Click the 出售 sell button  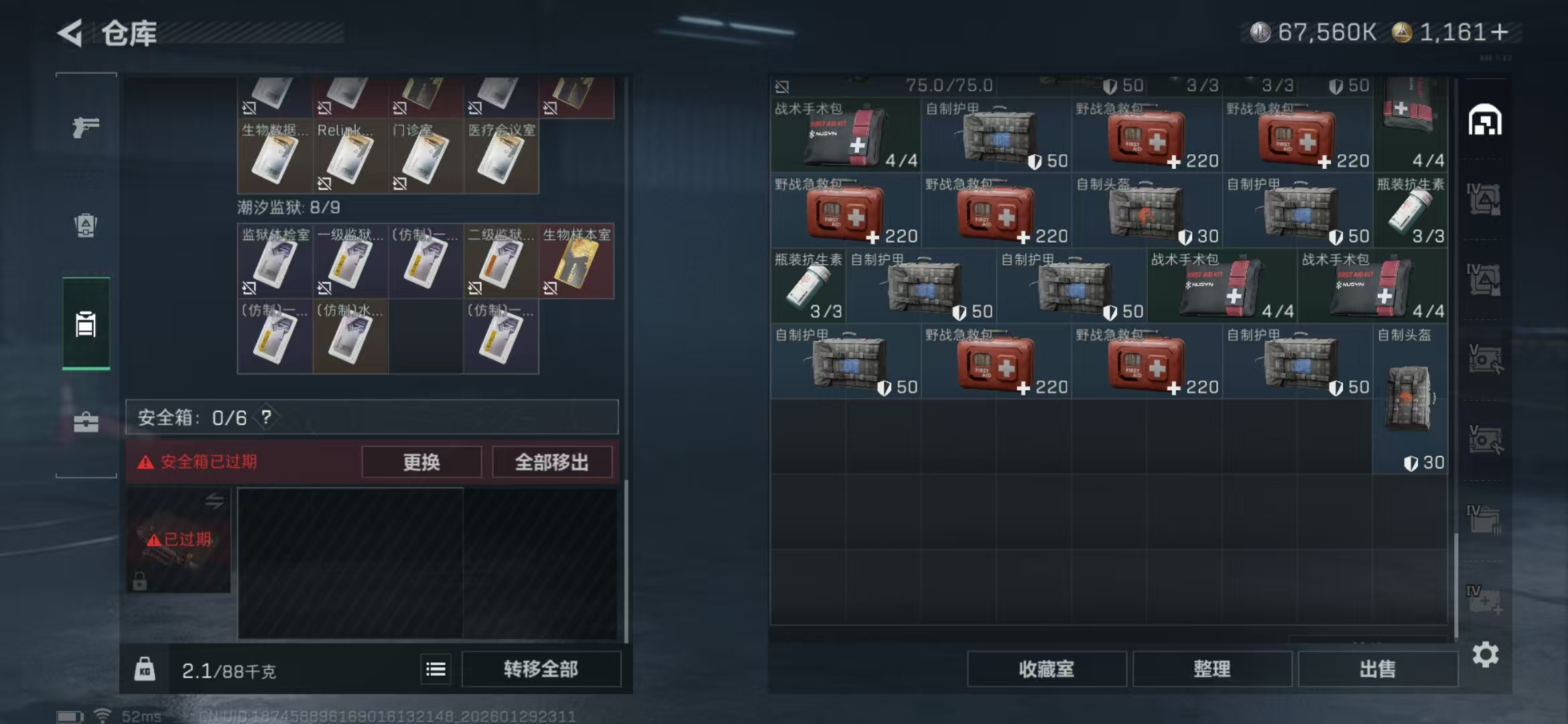1378,669
